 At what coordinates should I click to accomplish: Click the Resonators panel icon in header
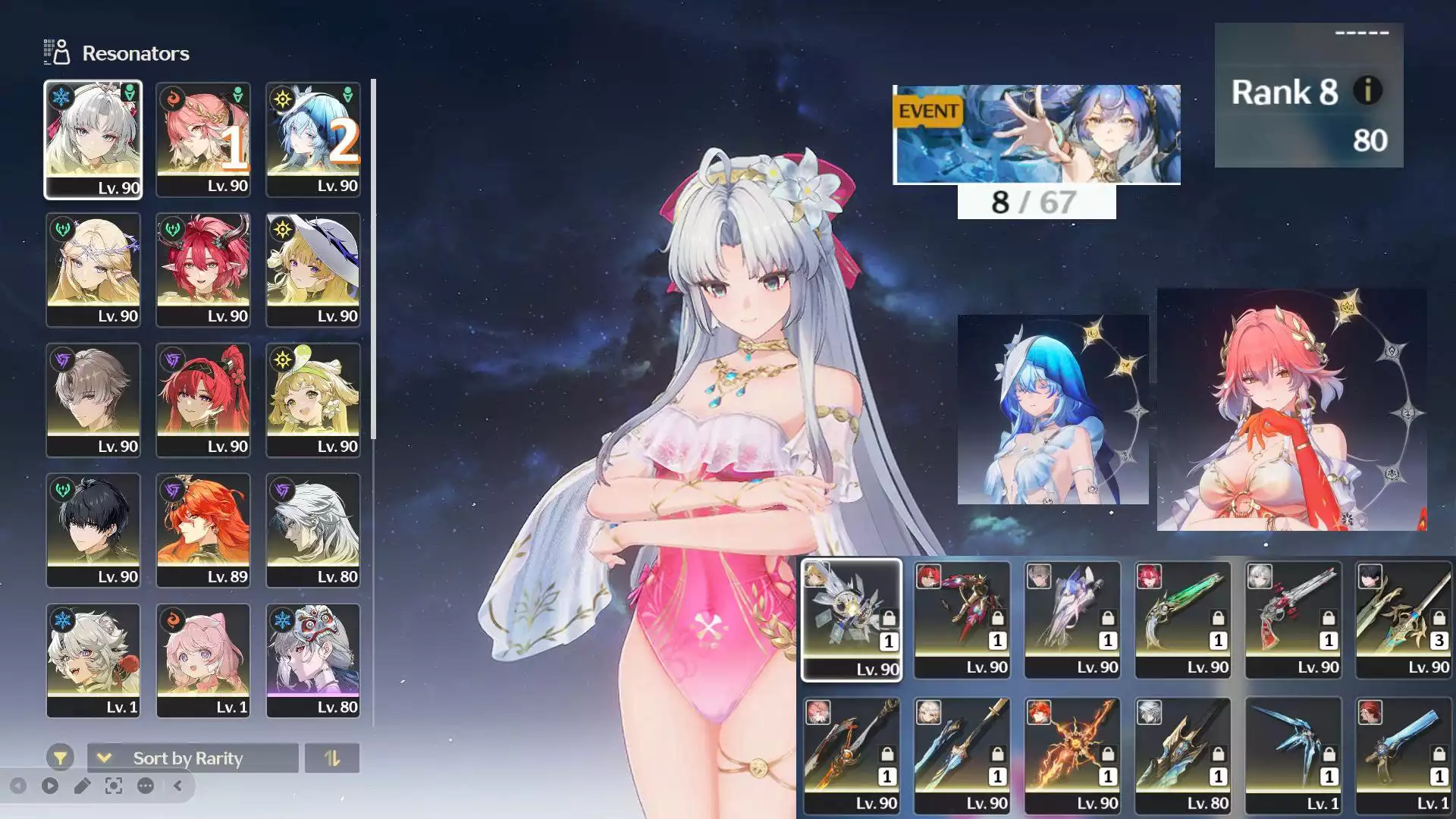(x=57, y=51)
